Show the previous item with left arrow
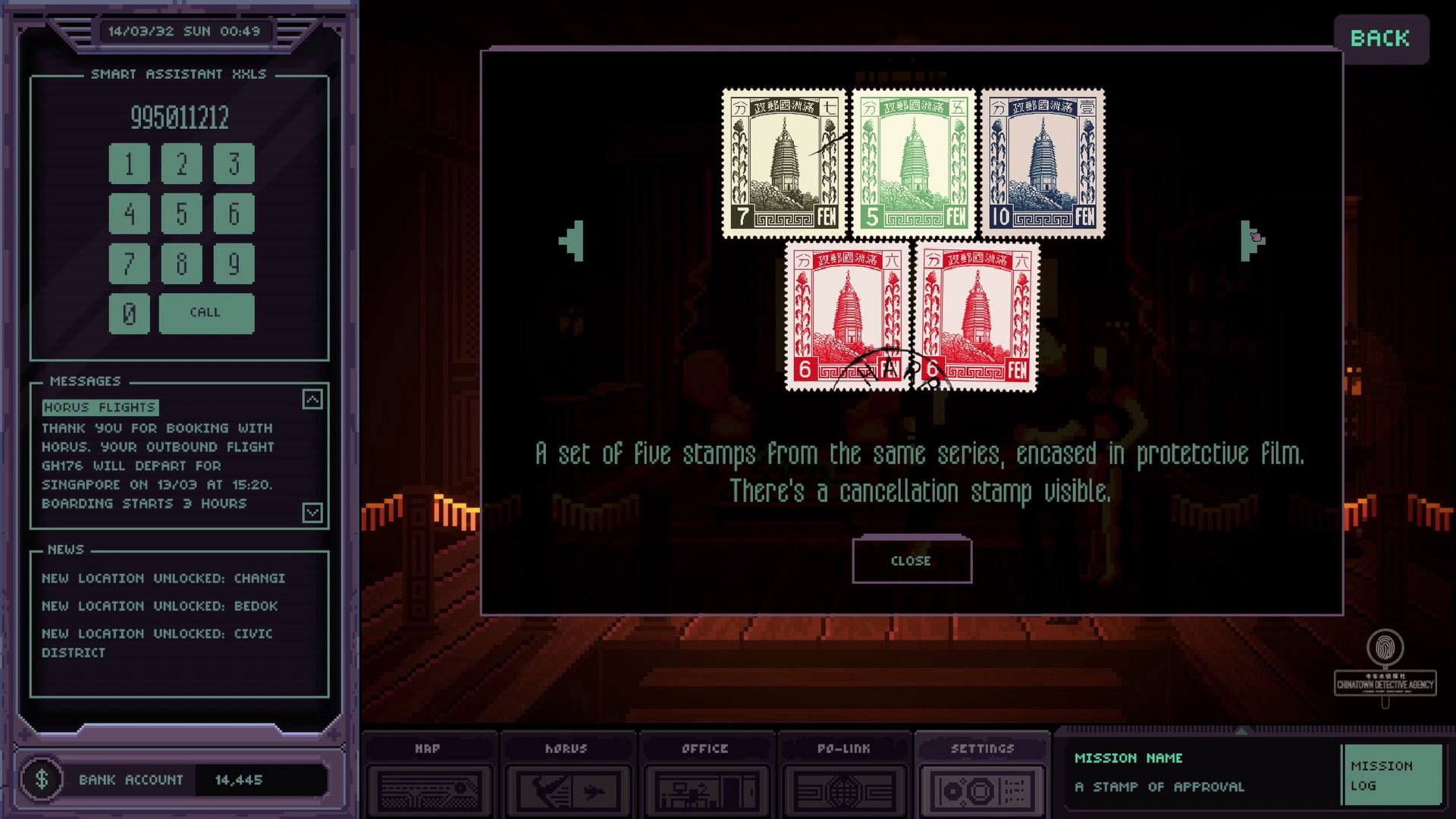 click(573, 241)
